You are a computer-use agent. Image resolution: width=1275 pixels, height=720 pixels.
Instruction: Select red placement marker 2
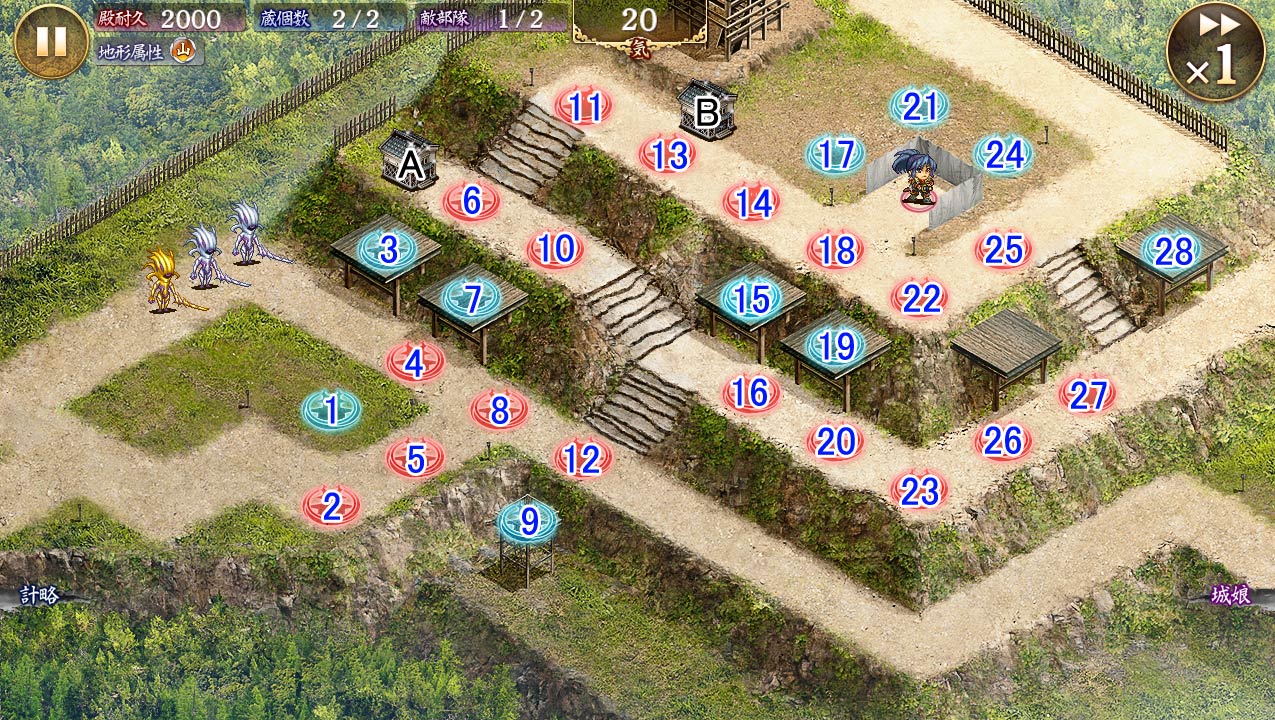point(331,507)
